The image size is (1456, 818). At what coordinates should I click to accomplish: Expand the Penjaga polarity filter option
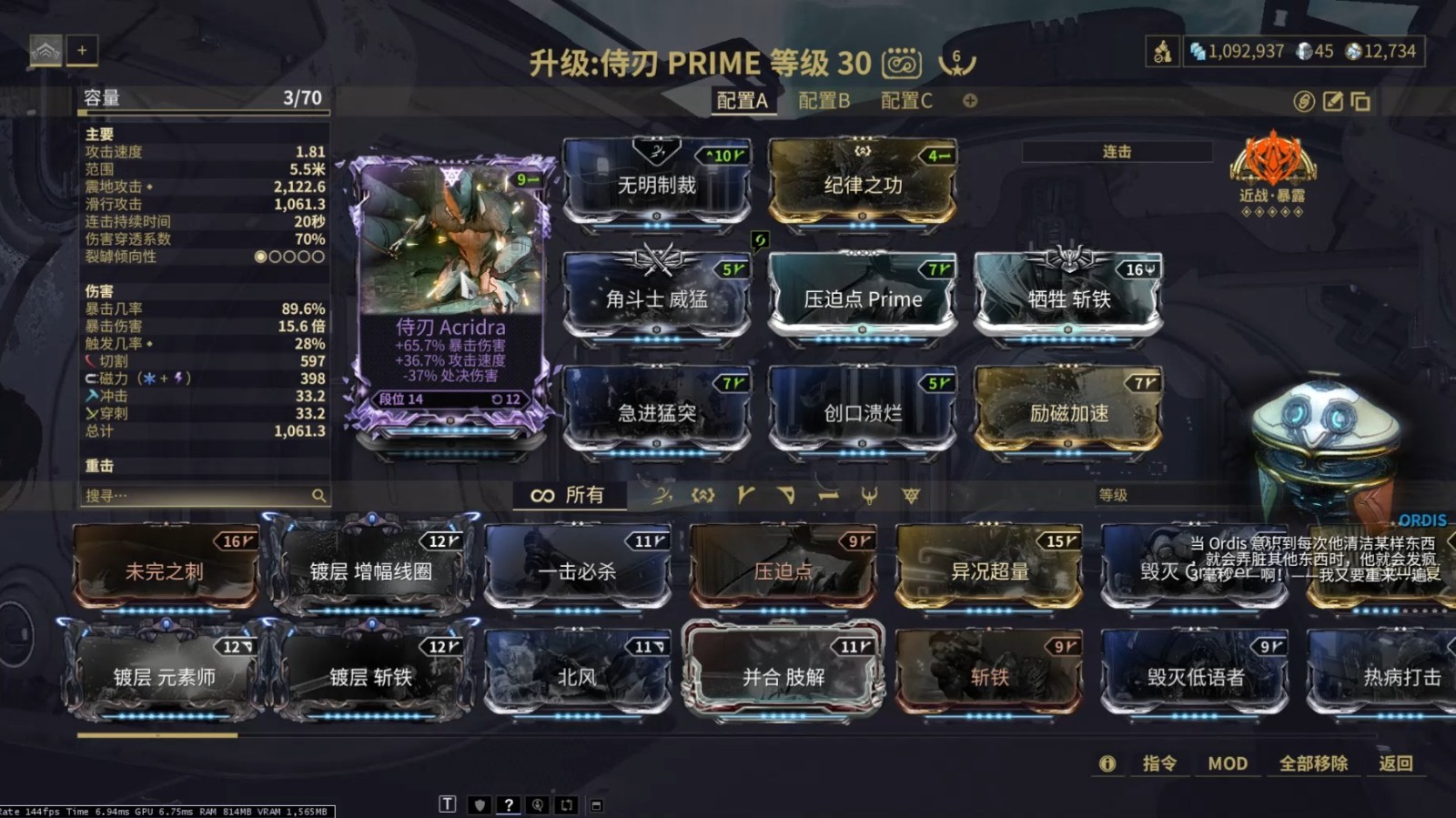pos(871,496)
